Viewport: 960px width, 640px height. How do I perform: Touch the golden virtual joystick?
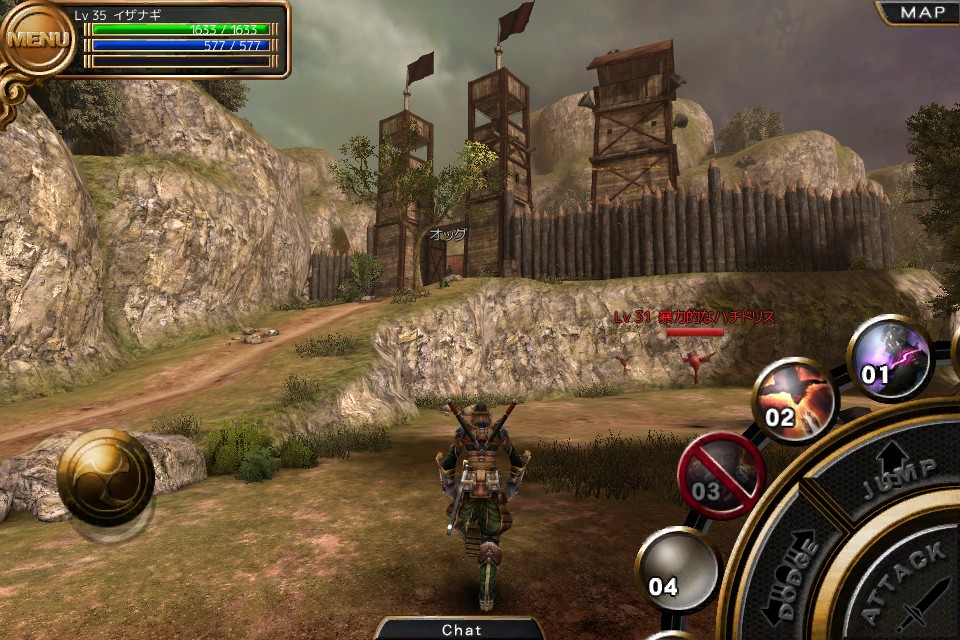click(105, 478)
